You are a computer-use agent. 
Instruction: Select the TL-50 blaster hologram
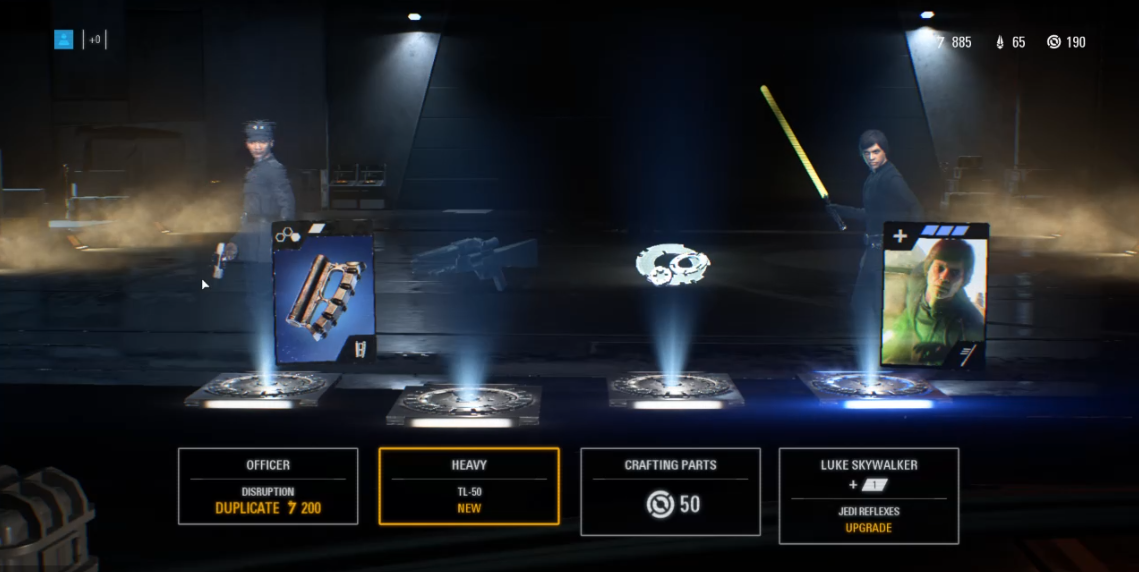(468, 257)
